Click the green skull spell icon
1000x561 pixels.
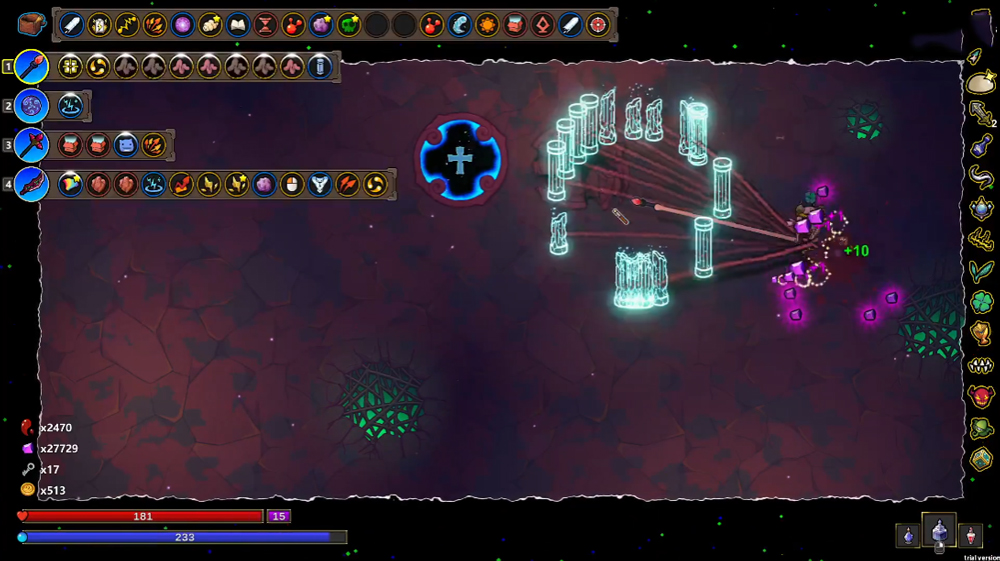tap(348, 25)
